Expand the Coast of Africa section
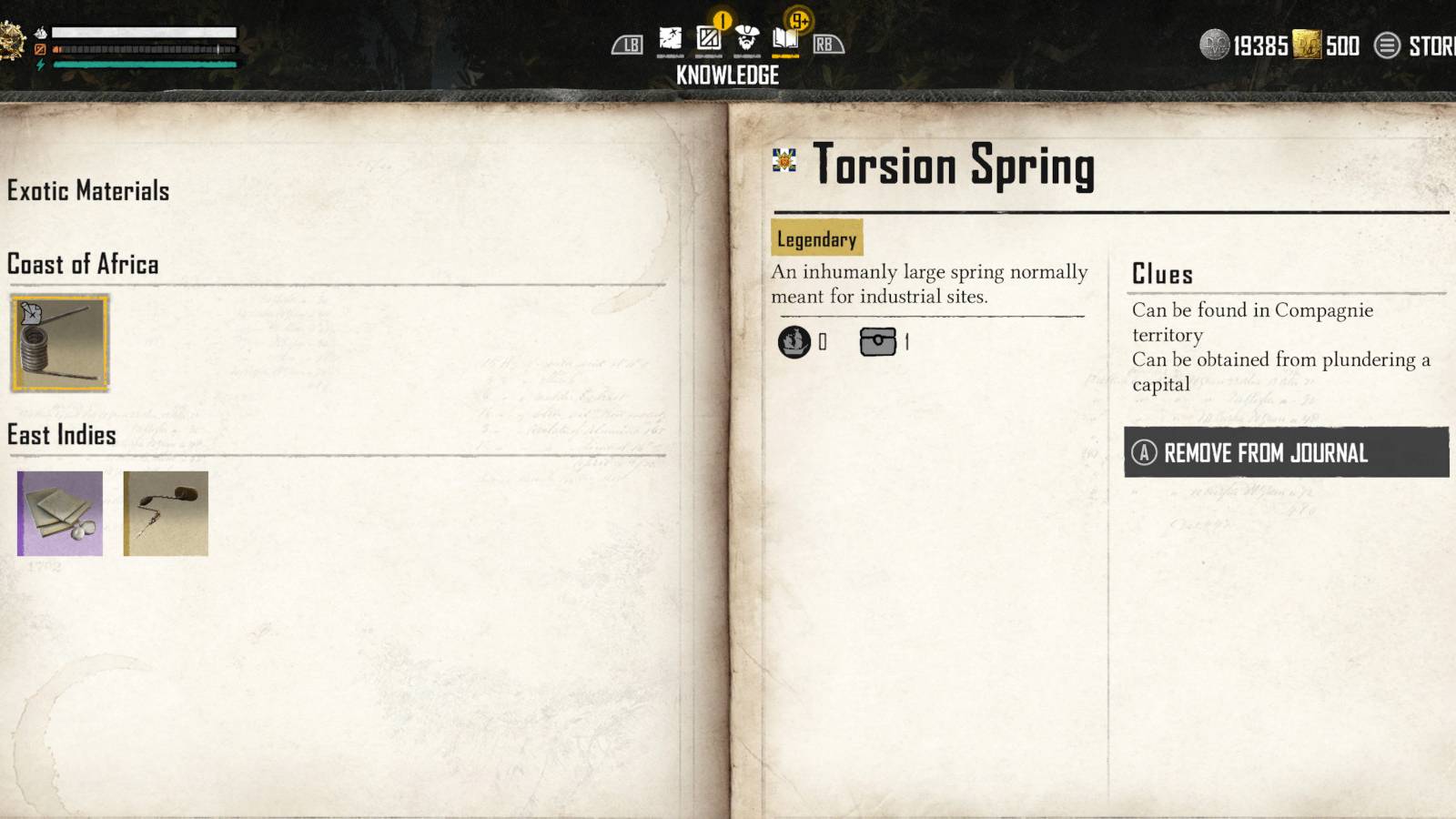The width and height of the screenshot is (1456, 819). [82, 265]
